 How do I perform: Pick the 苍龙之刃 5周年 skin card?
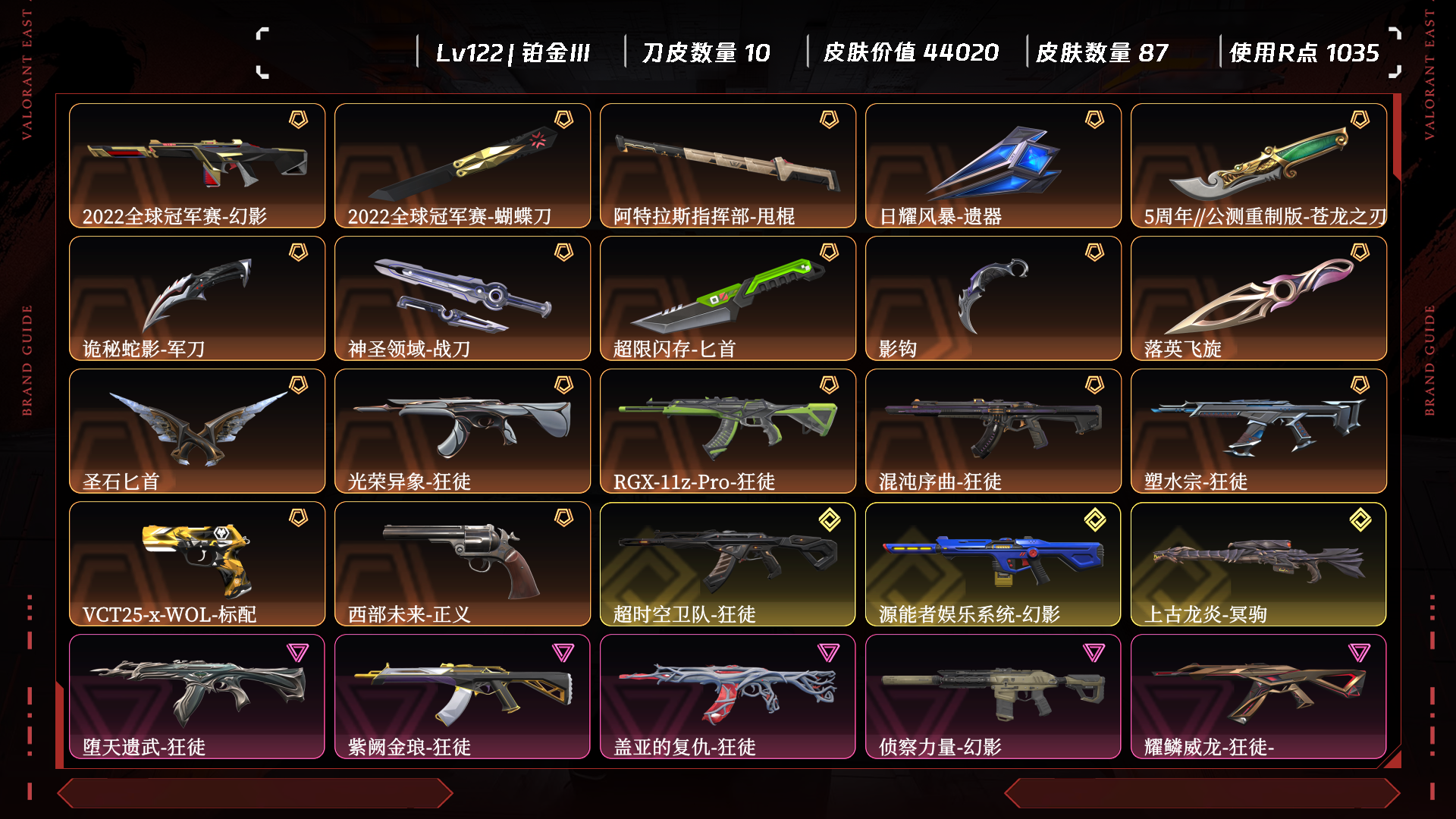[1259, 165]
